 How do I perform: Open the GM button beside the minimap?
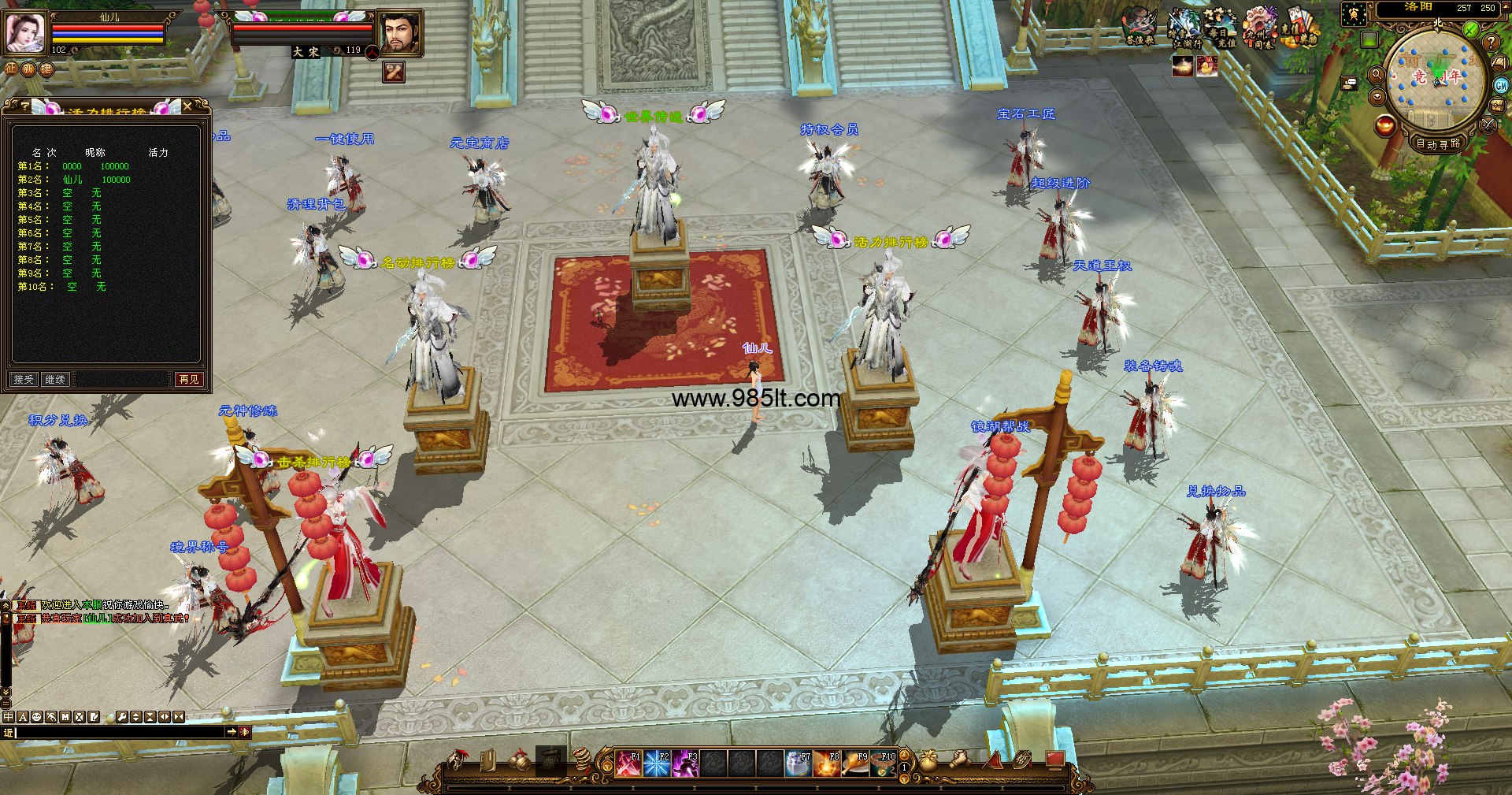pos(1501,86)
